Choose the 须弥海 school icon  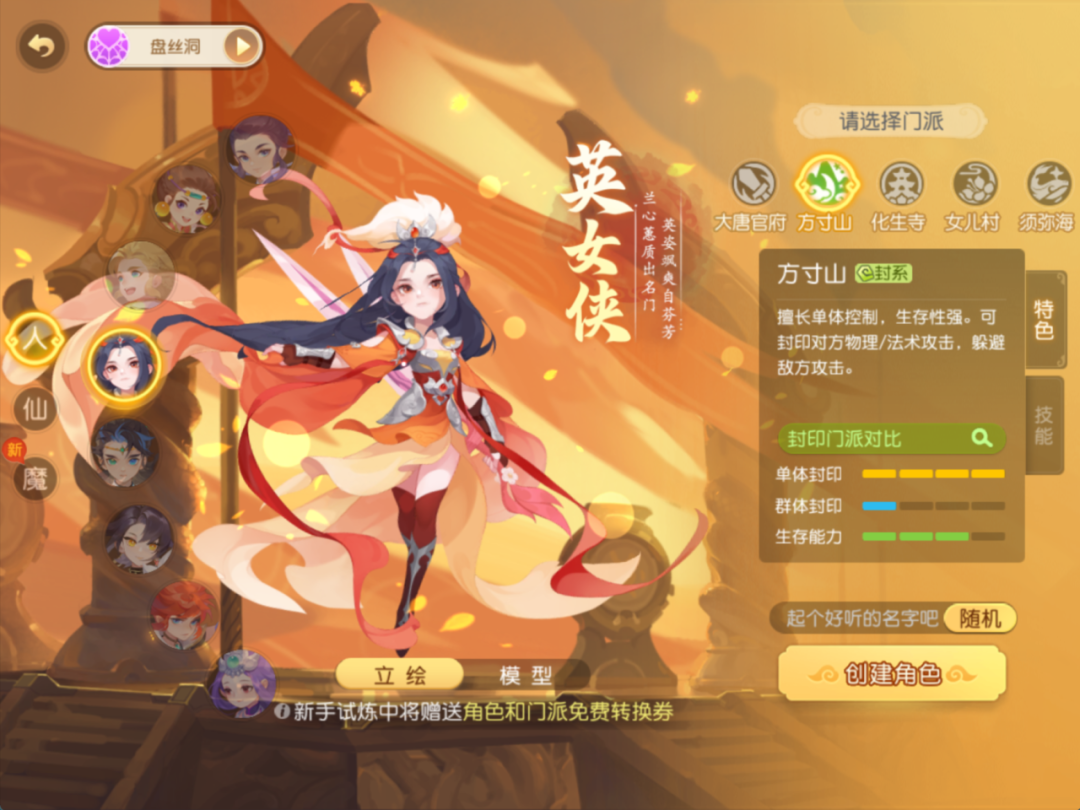pos(1048,185)
